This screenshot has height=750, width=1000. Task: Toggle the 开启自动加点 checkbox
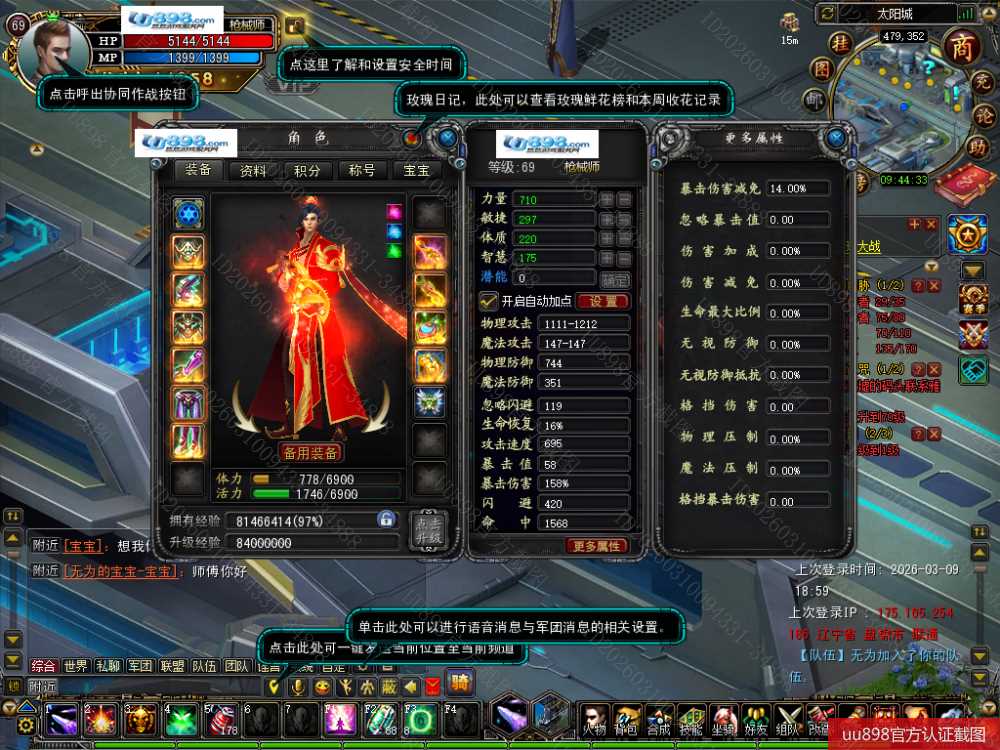[489, 301]
